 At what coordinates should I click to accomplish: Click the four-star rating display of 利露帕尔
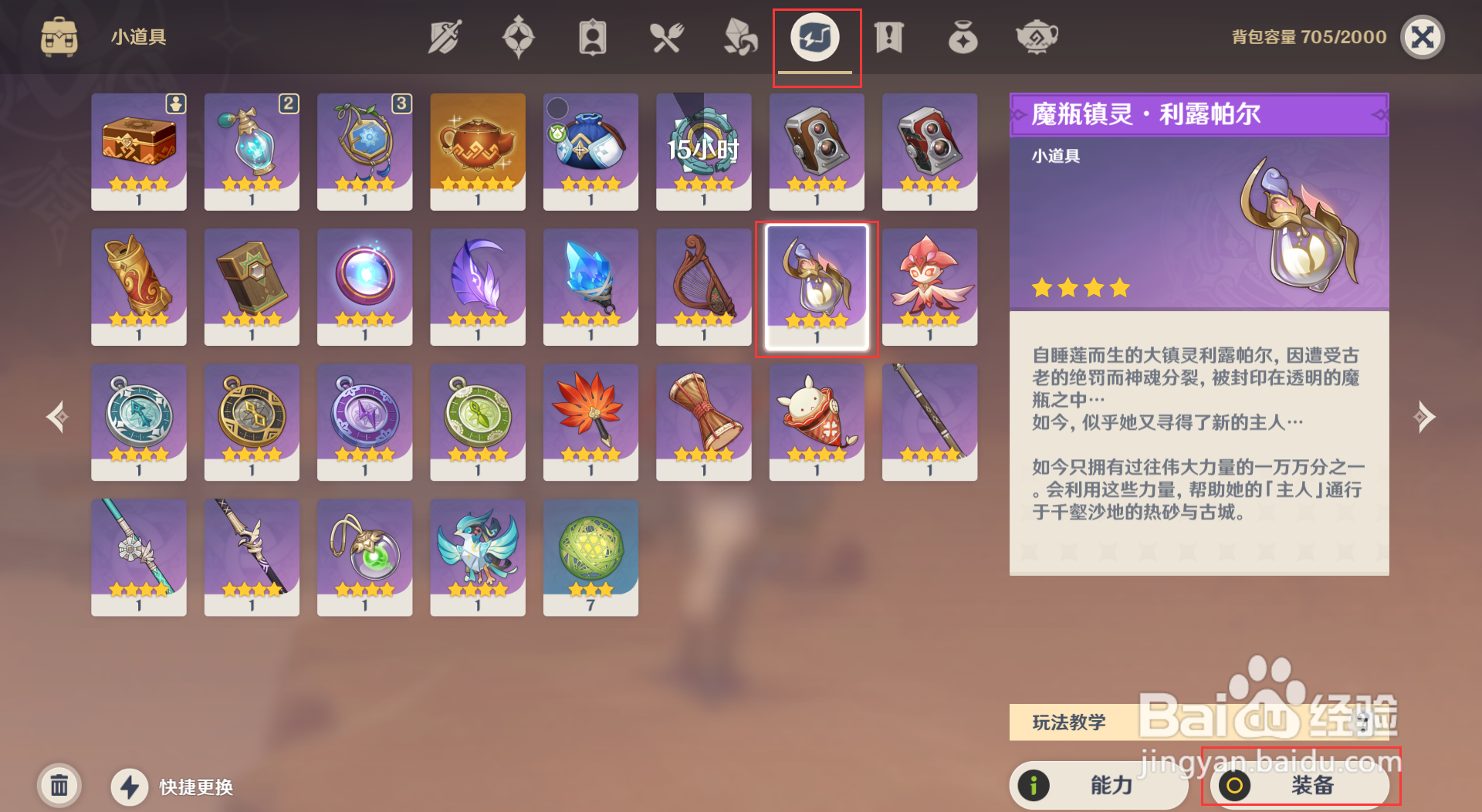[1079, 287]
